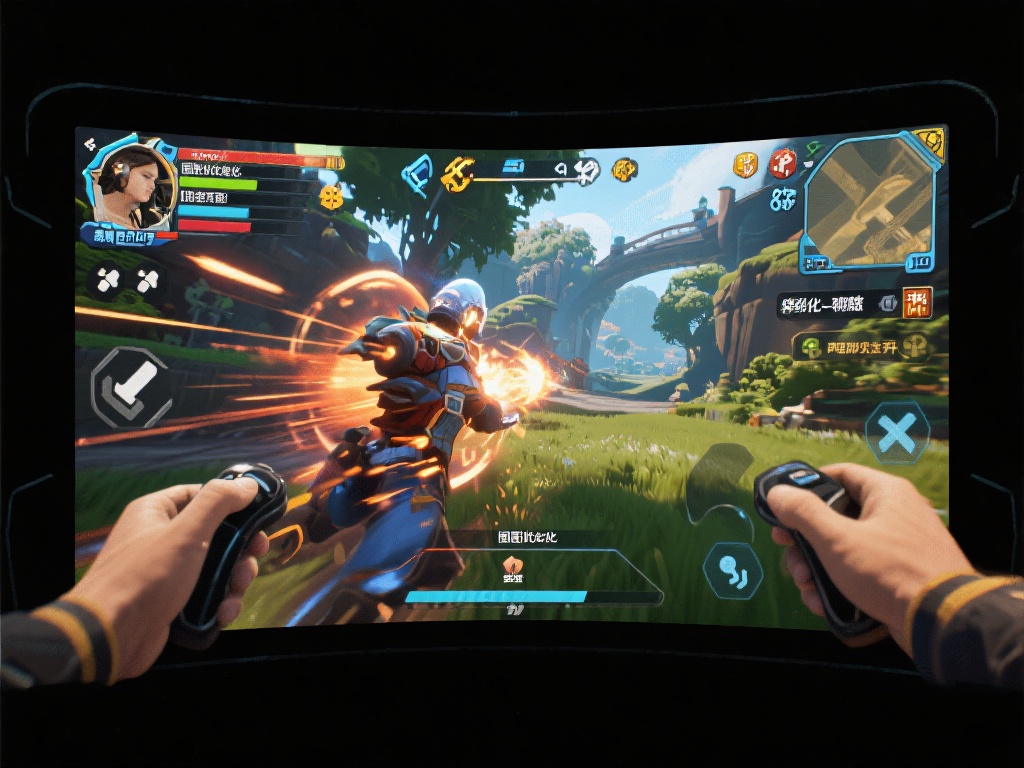Select the red round icon beside the minimap
Viewport: 1024px width, 768px height.
point(783,163)
